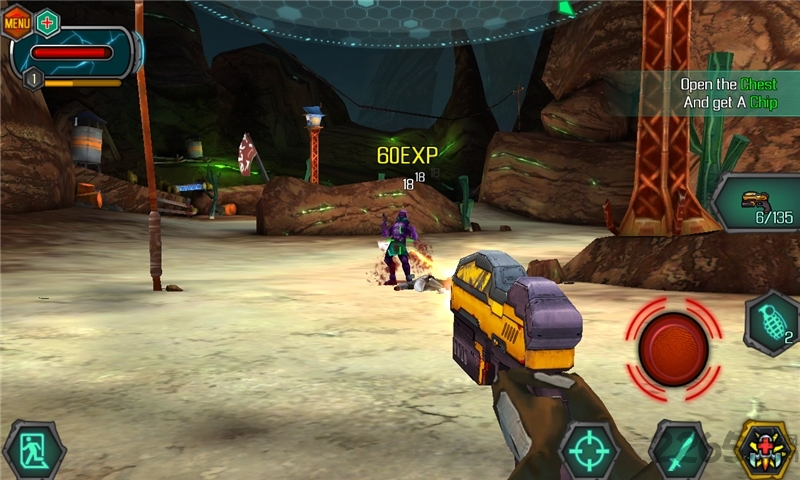Image resolution: width=800 pixels, height=480 pixels.
Task: Use the sword melee attack icon
Action: click(680, 451)
